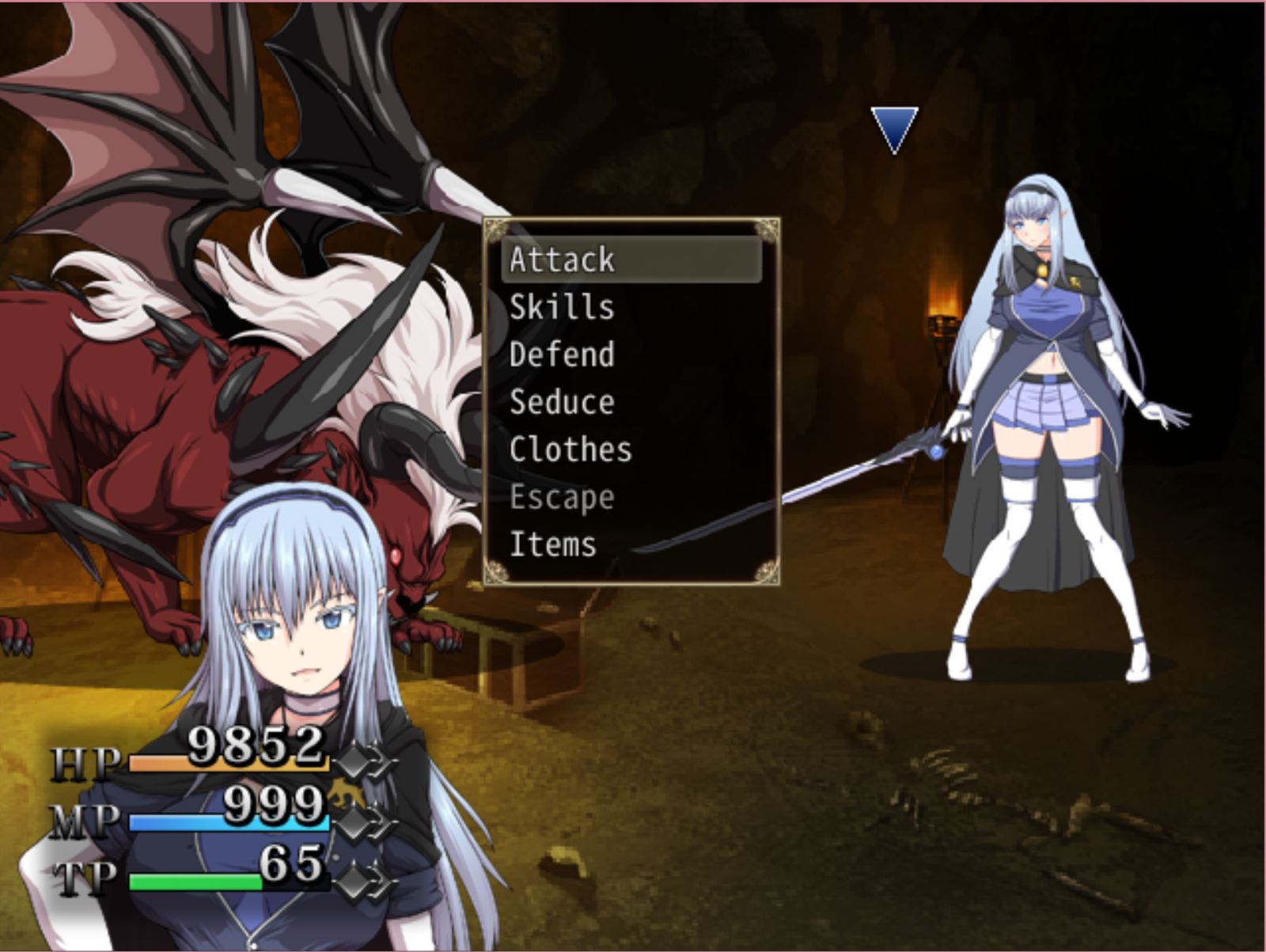Click the highlighted Attack selection bar
Viewport: 1266px width, 952px height.
pos(633,260)
